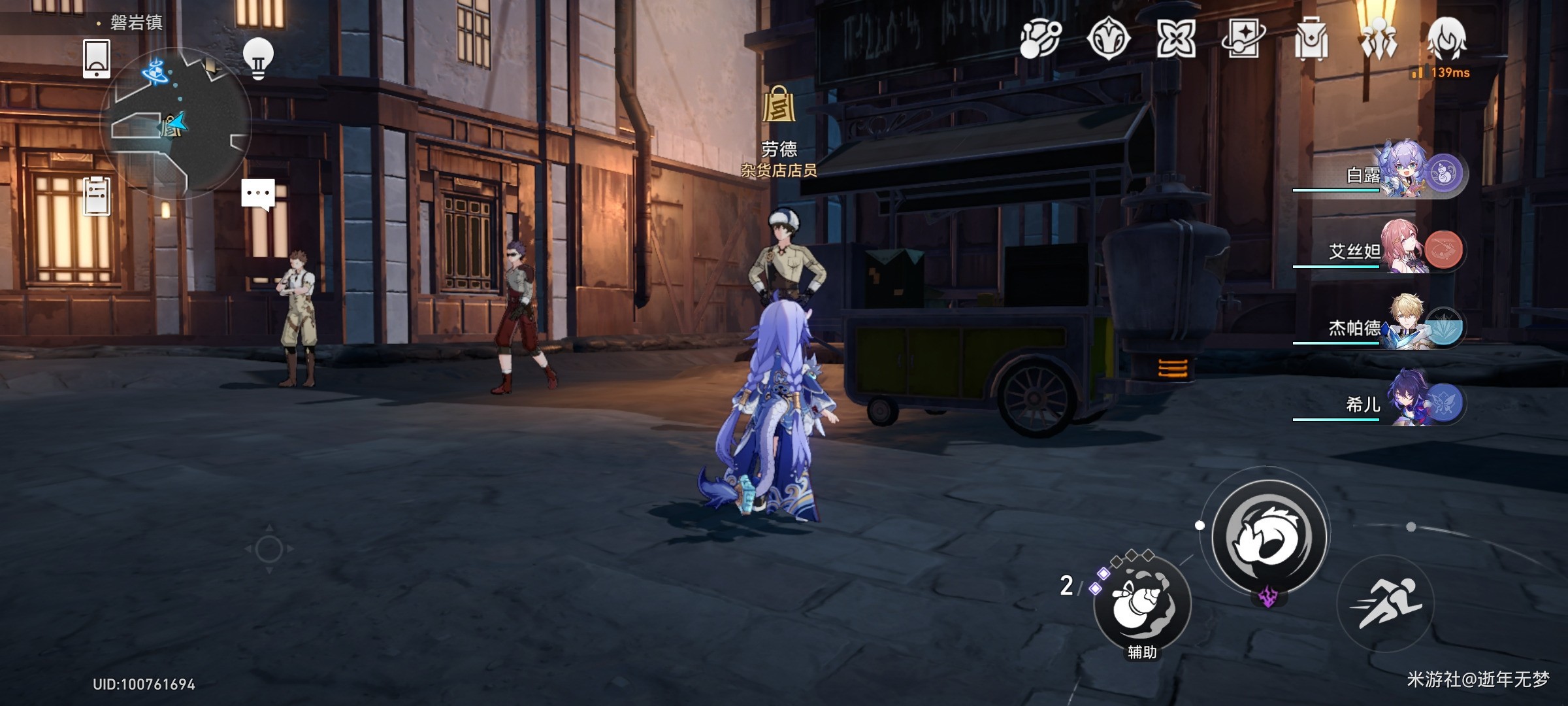
Task: Use the 辅助 technique button
Action: pos(1142,603)
